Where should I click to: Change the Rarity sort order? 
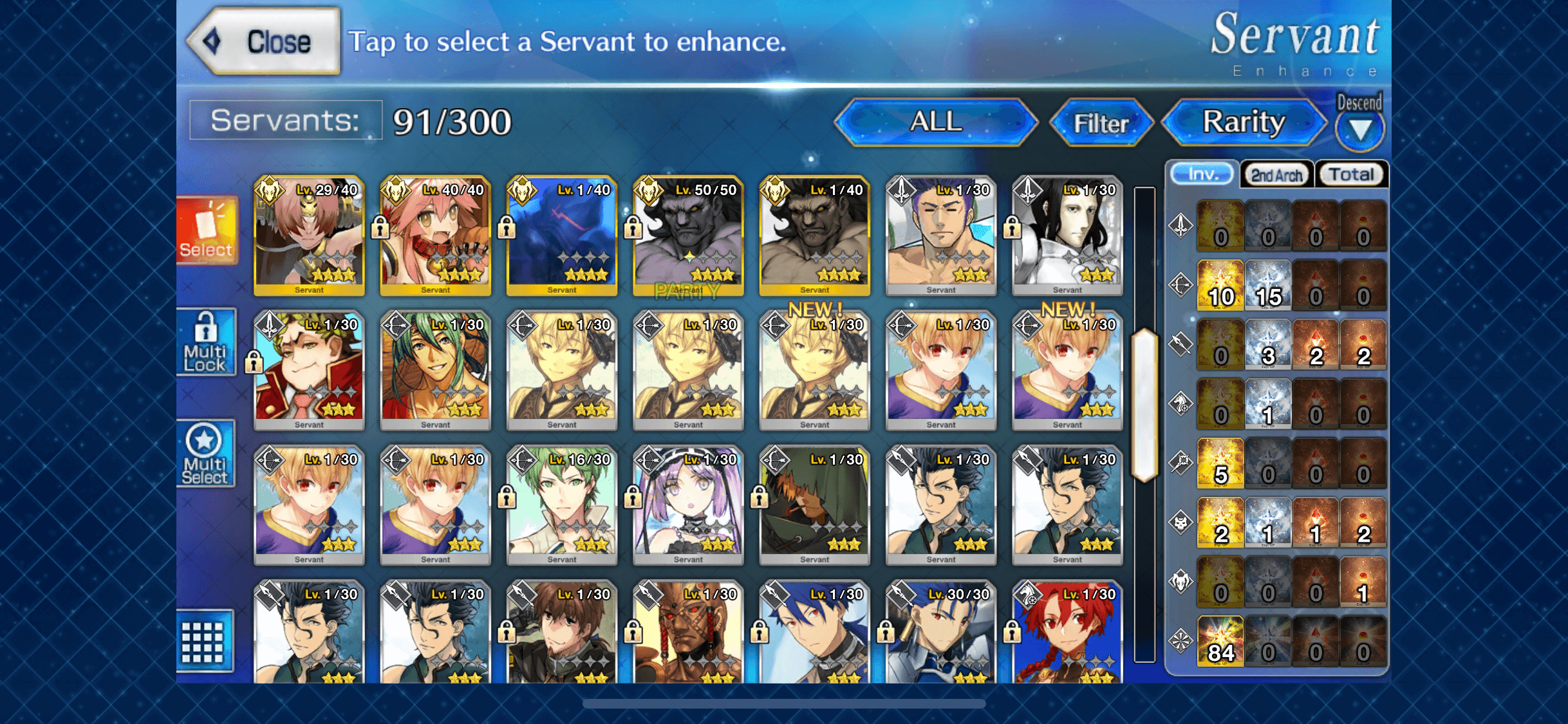coord(1244,122)
